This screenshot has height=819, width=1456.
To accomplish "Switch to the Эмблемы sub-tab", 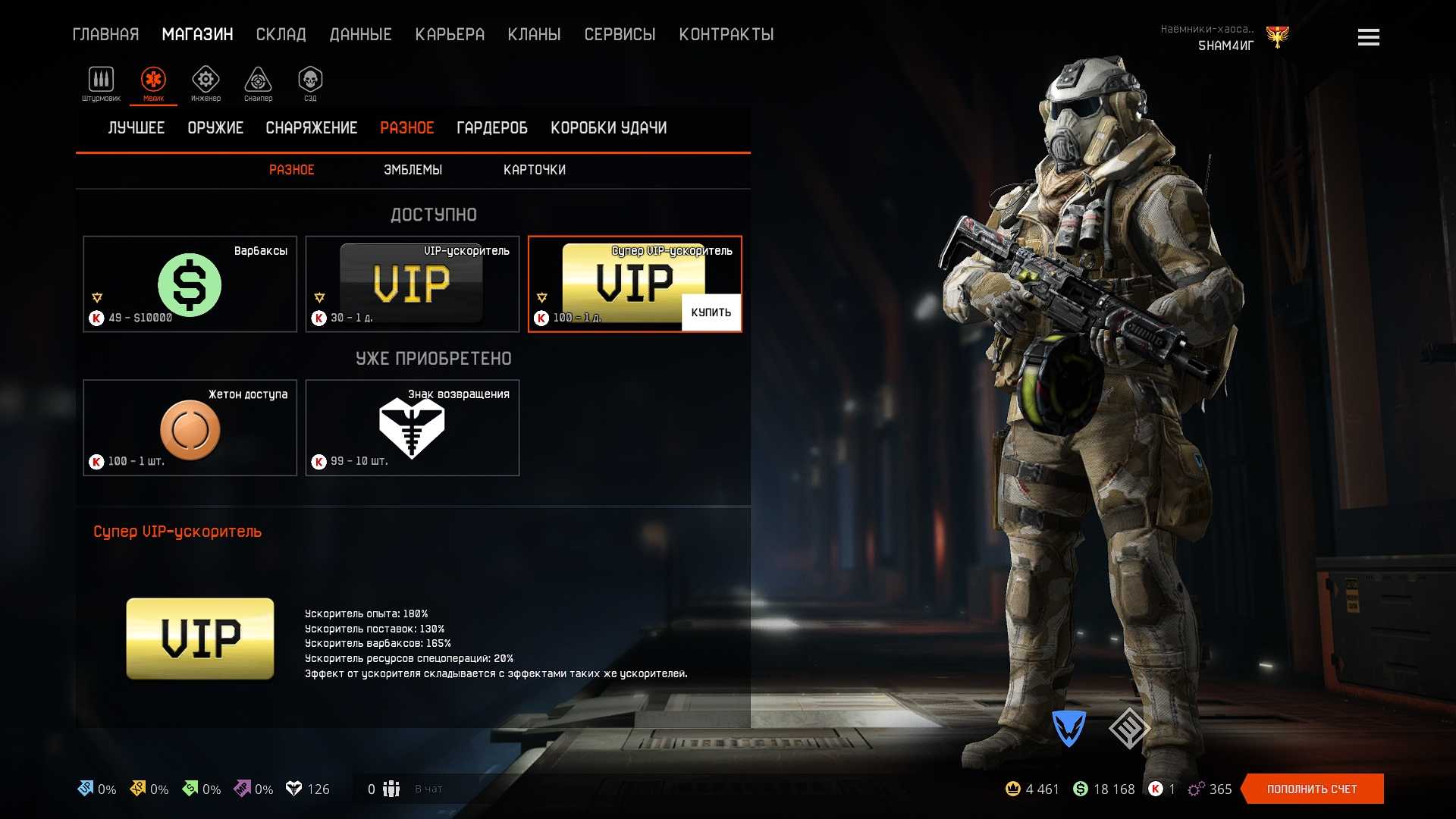I will [x=413, y=170].
